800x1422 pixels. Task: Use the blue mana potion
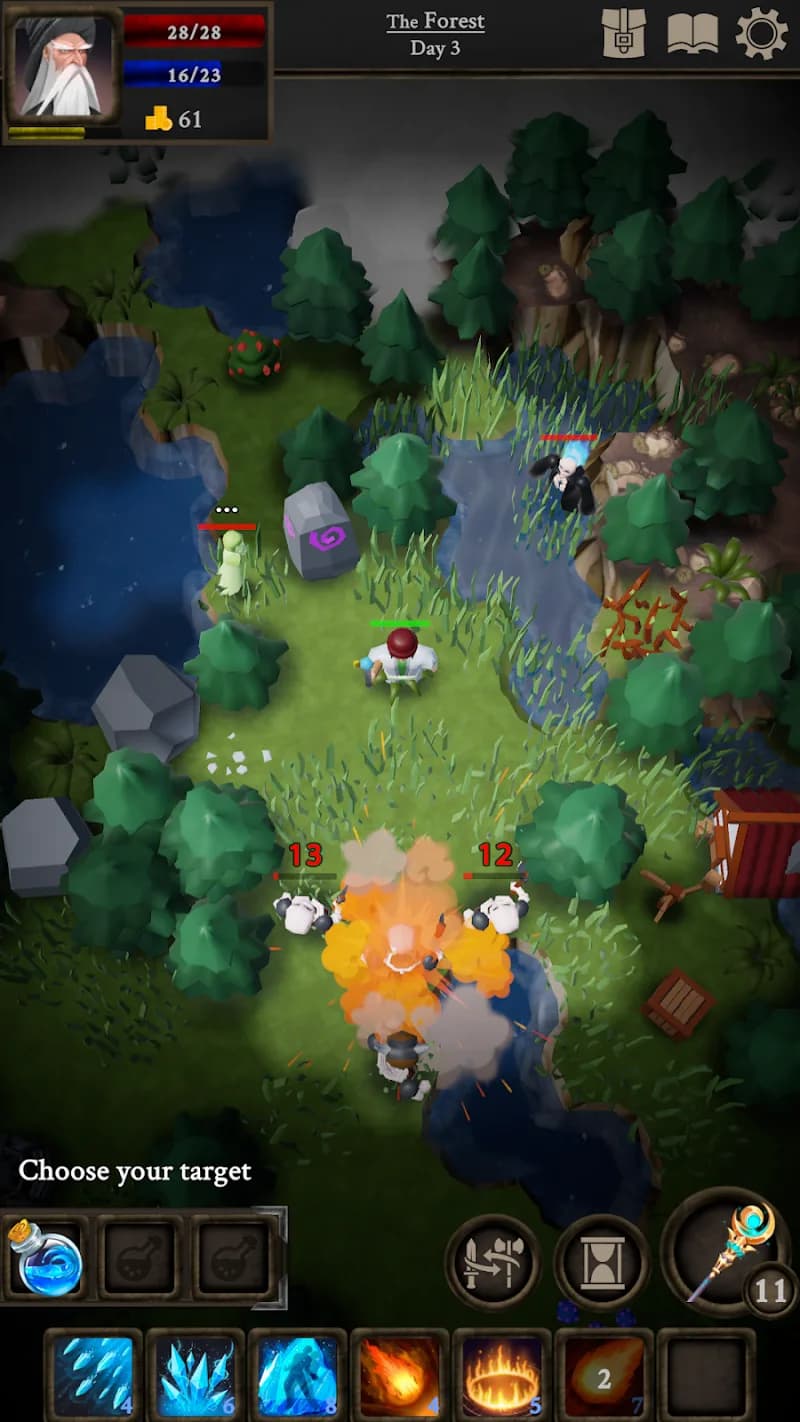45,1257
